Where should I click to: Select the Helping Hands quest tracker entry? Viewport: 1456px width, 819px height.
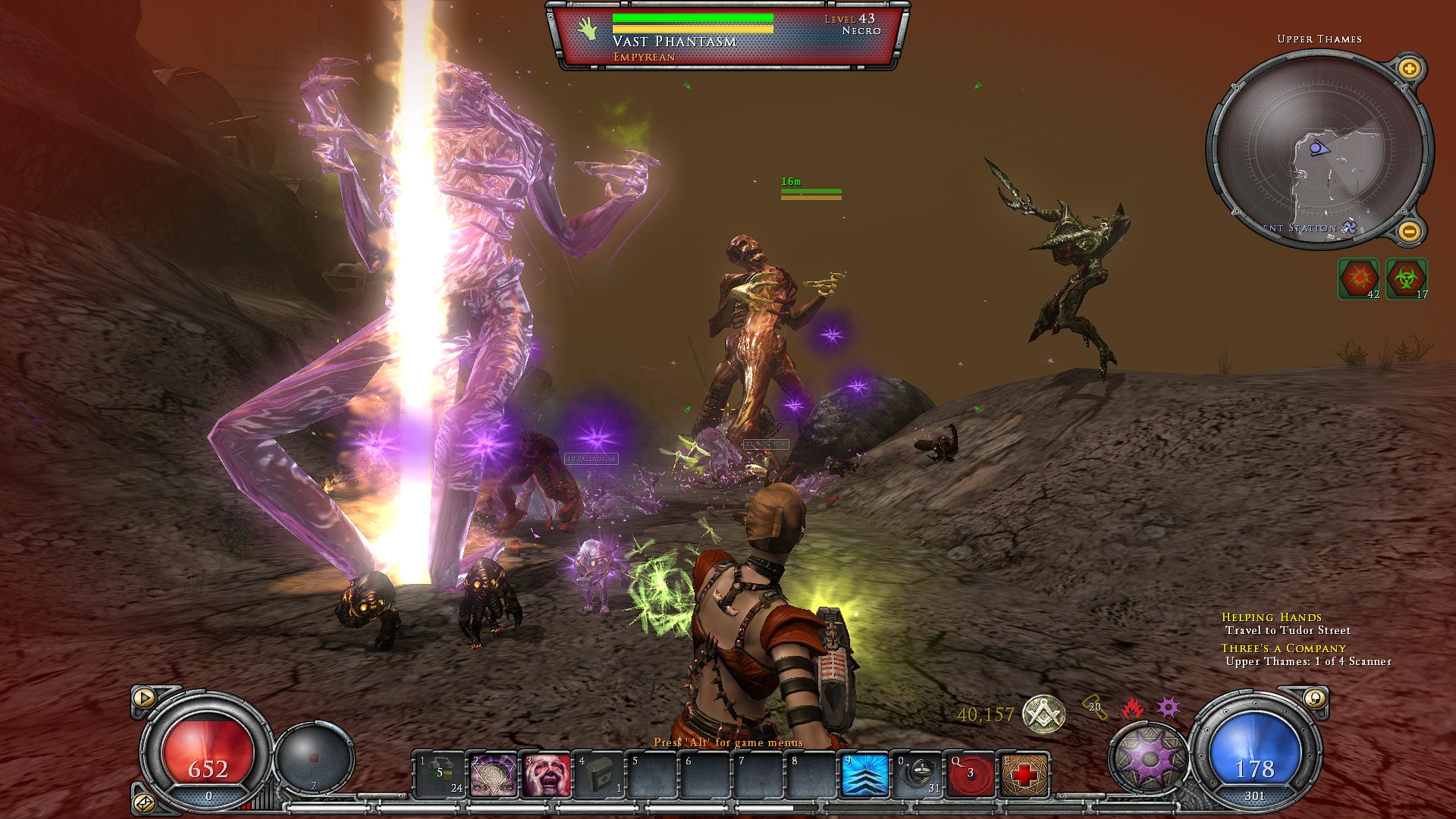pyautogui.click(x=1271, y=617)
